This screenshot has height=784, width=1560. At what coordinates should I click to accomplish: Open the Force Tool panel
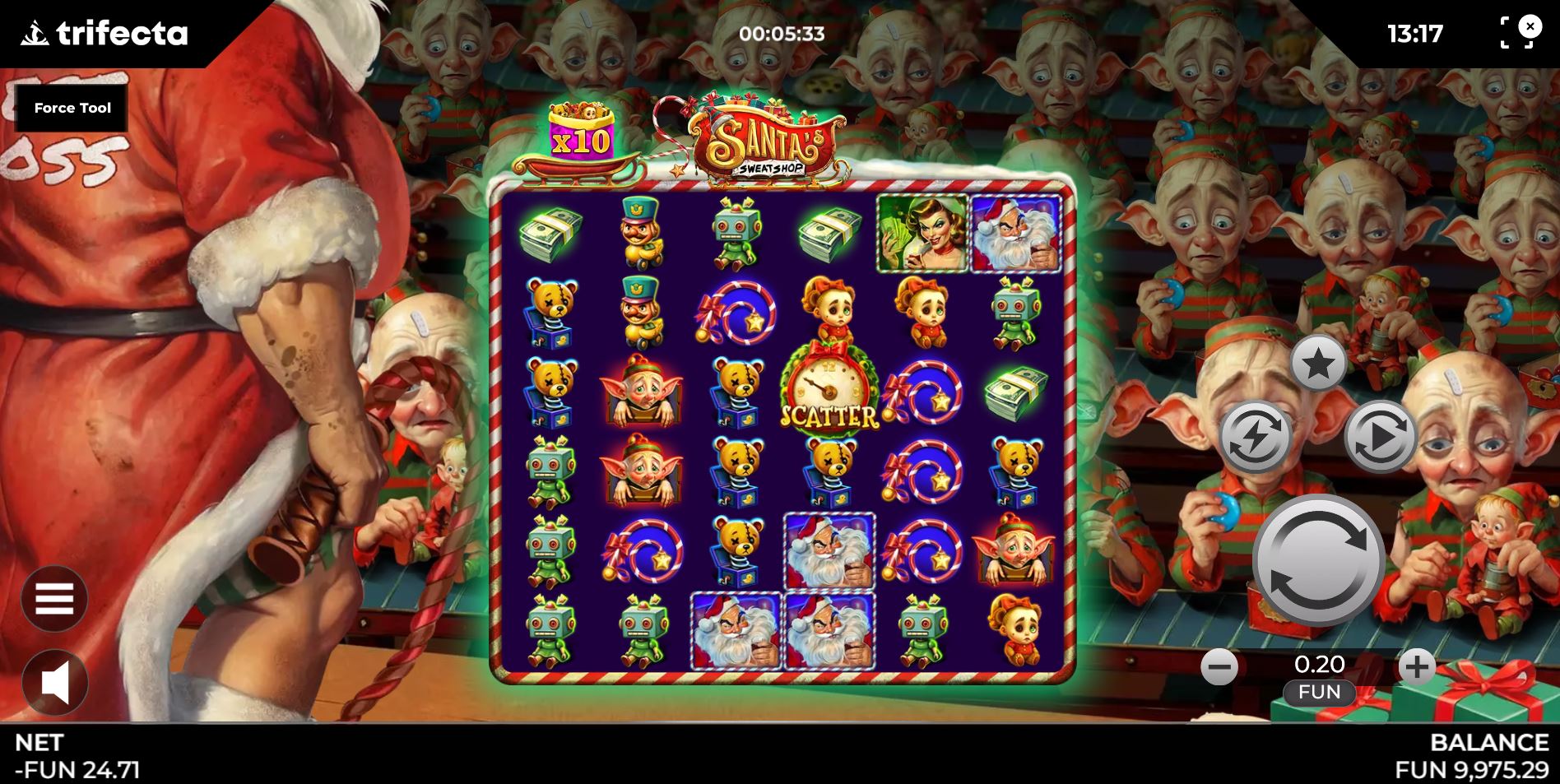(72, 107)
